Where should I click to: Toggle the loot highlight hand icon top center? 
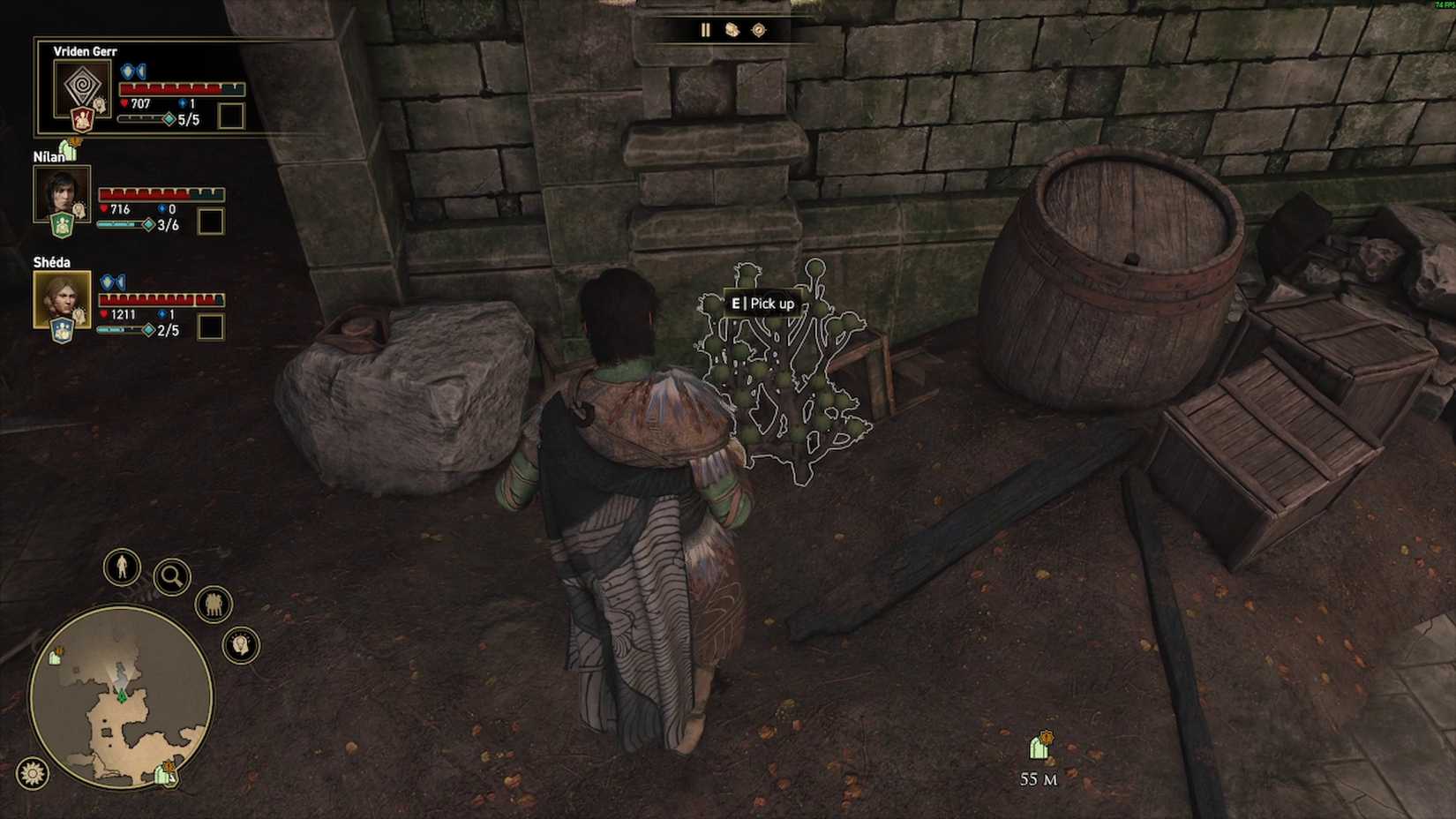(x=732, y=29)
